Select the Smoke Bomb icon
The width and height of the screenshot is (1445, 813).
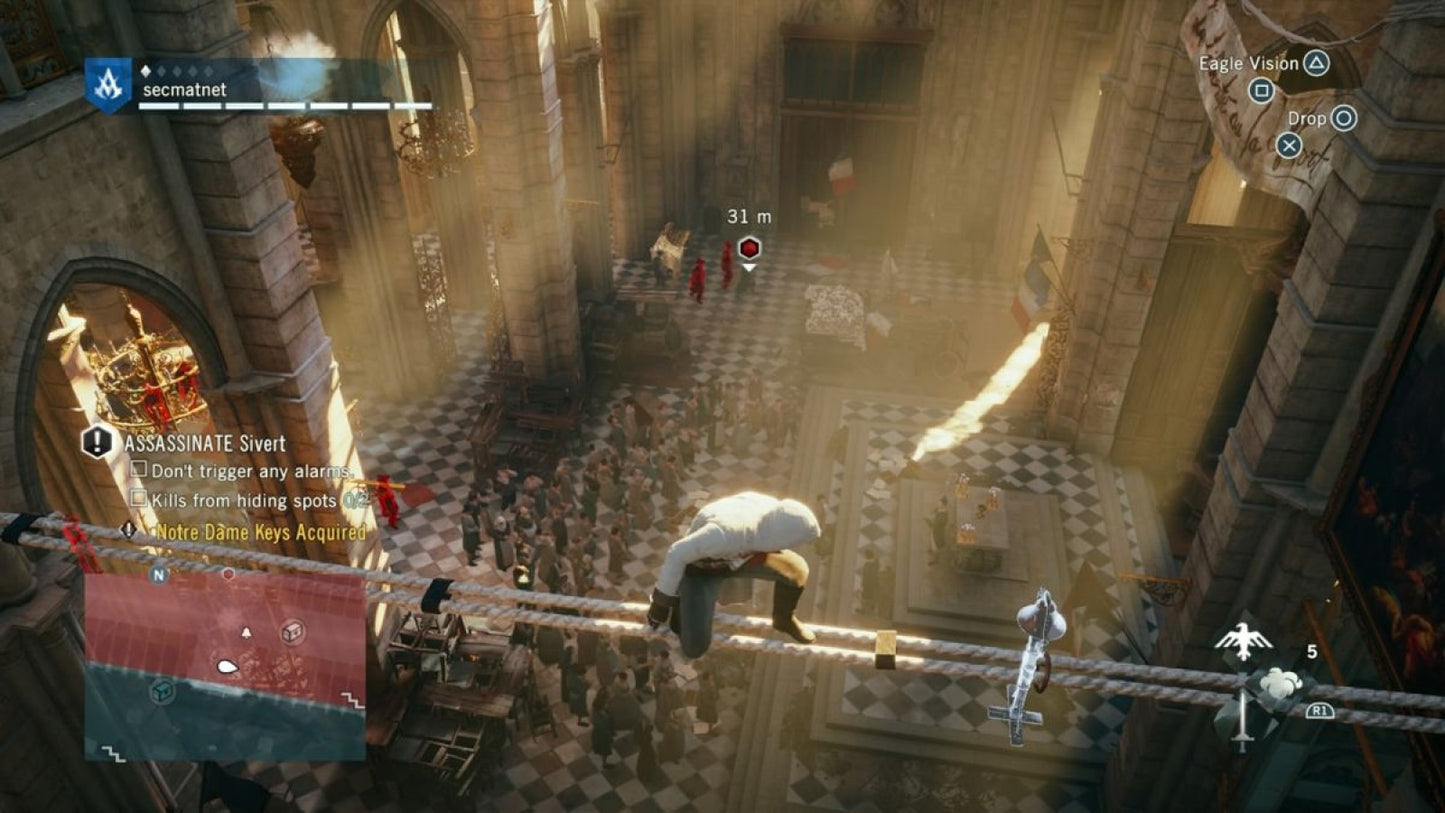1279,681
